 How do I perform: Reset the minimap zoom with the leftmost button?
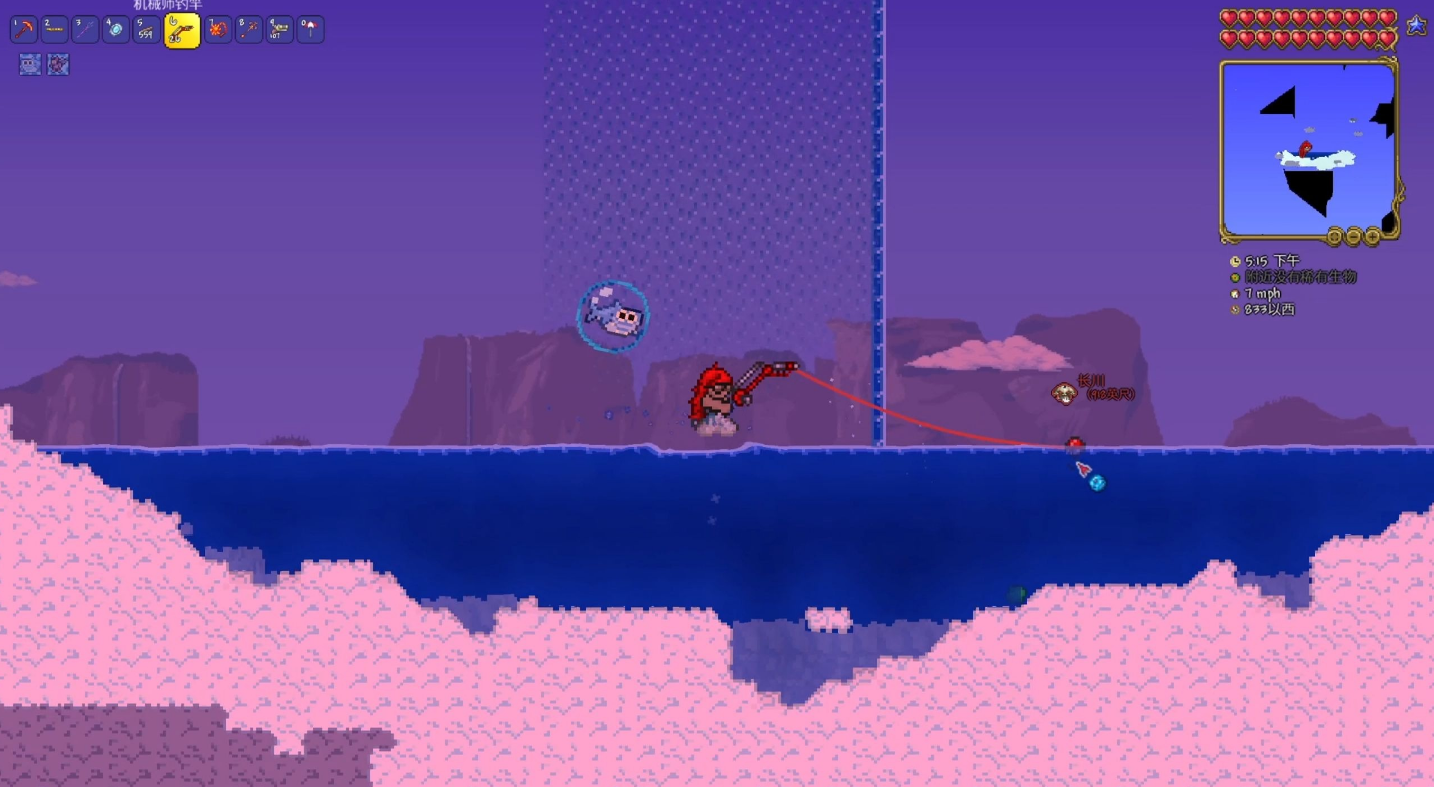[x=1334, y=237]
